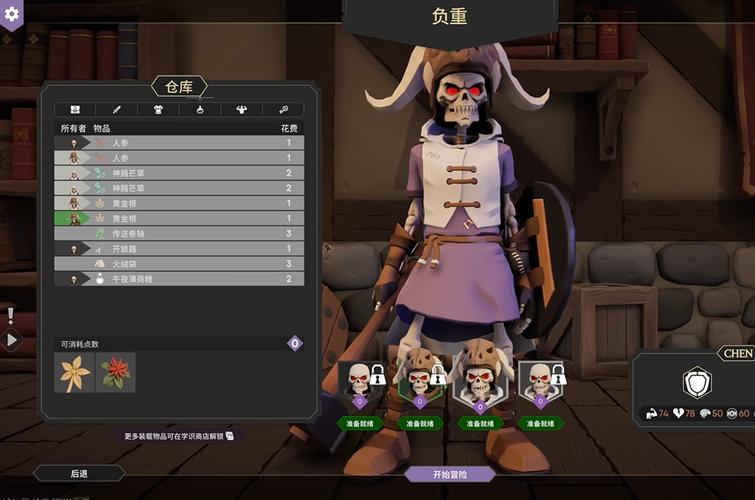Click the shield class emblem icon
The image size is (755, 500).
point(696,383)
